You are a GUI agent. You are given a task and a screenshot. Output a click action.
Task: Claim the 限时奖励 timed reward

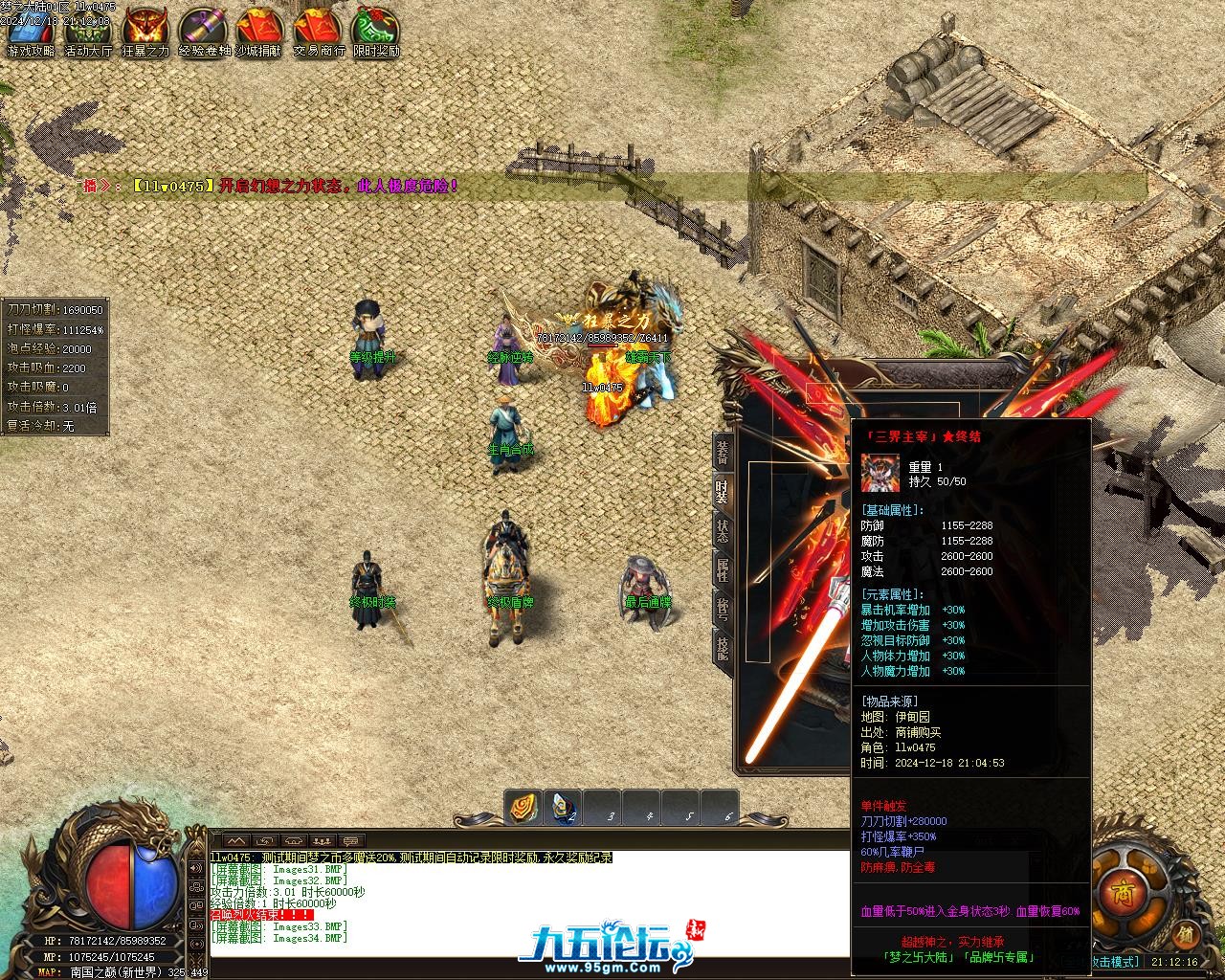376,31
